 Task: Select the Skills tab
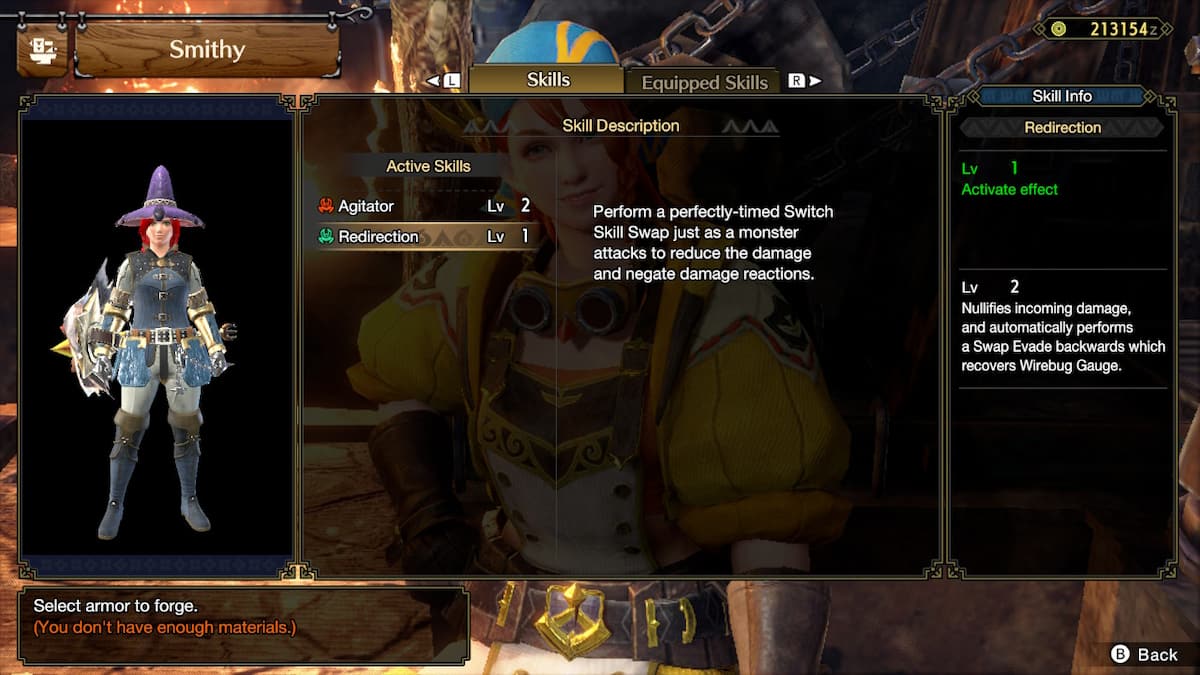pyautogui.click(x=547, y=80)
